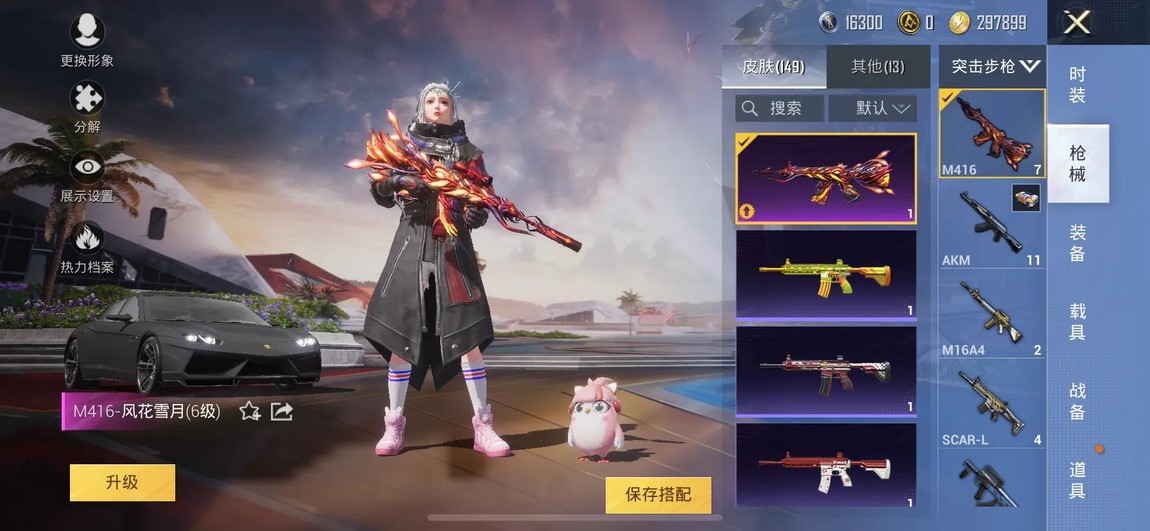Click the 保存搭配 save loadout button
This screenshot has width=1150, height=531.
point(658,494)
